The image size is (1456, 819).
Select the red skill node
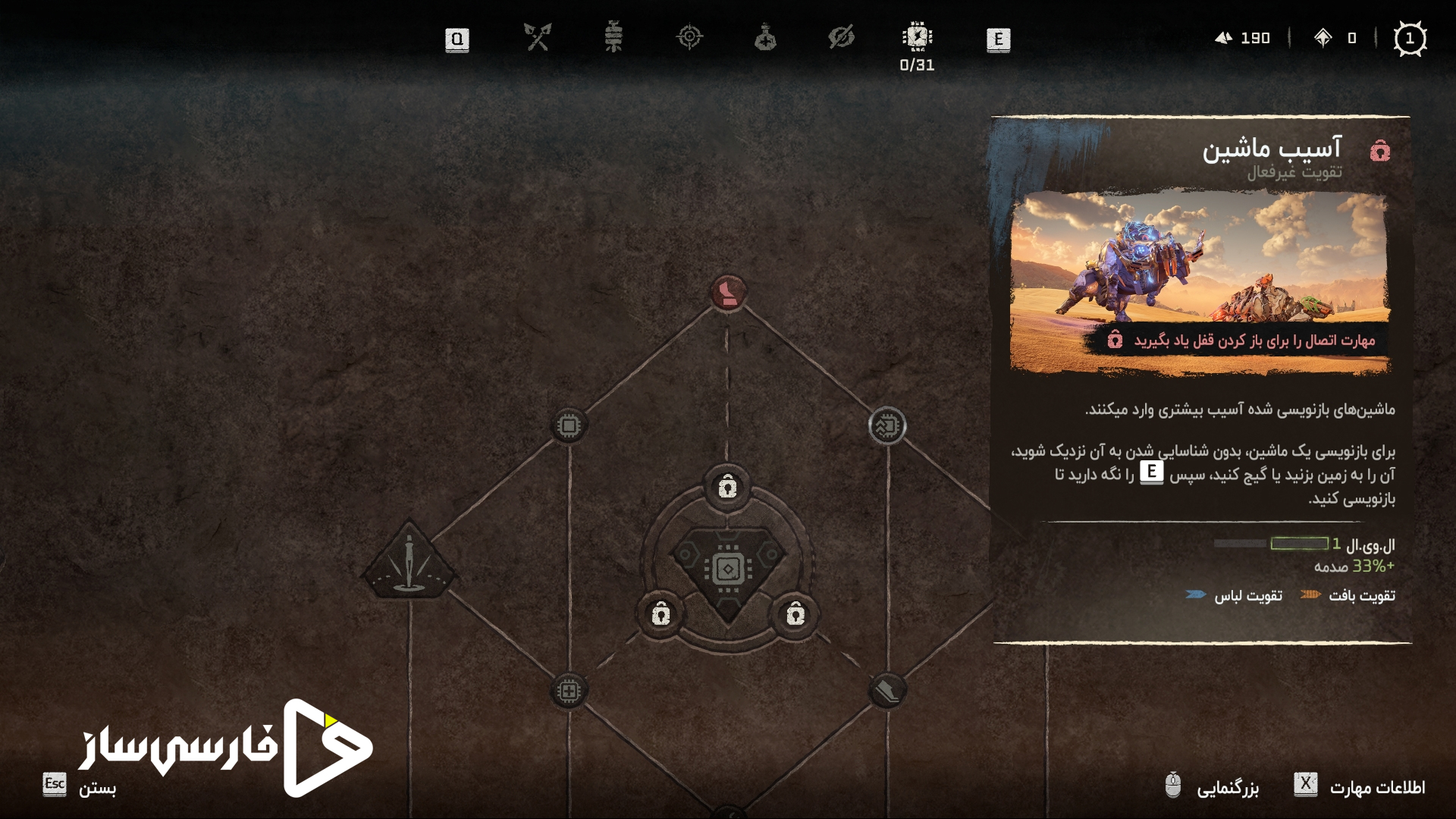pos(728,292)
